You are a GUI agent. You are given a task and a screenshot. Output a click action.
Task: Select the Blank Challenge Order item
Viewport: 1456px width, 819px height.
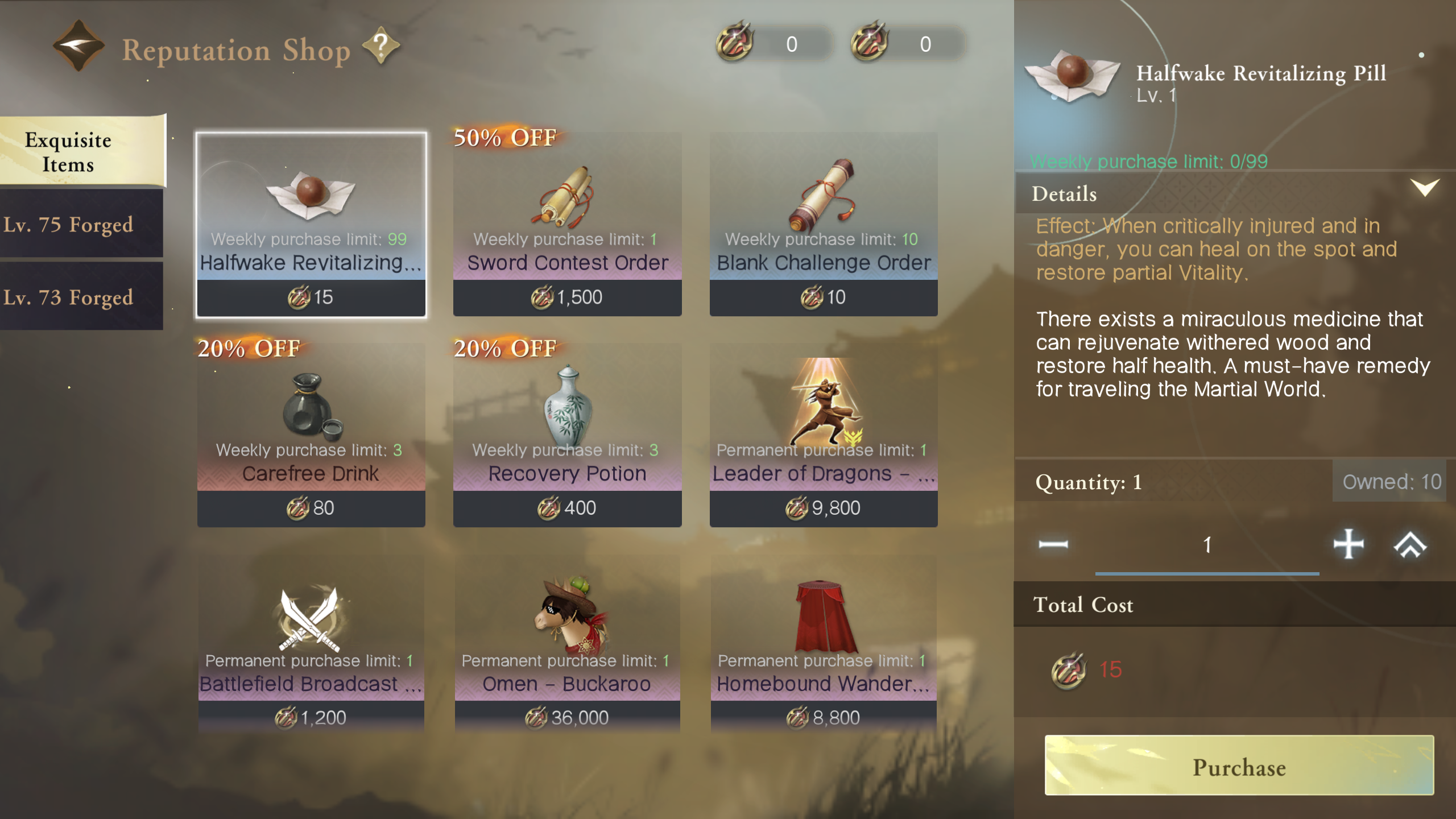coord(824,224)
